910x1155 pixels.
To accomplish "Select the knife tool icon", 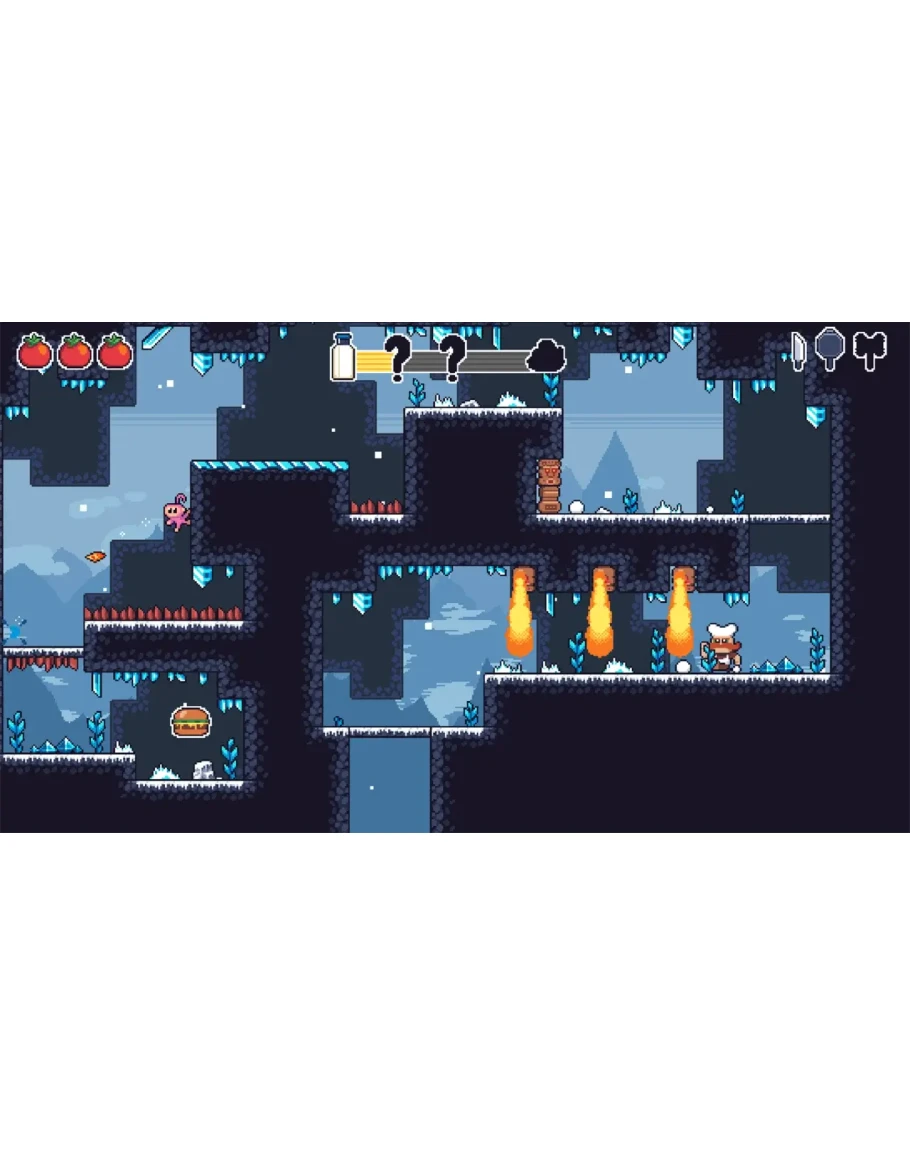I will pos(798,351).
